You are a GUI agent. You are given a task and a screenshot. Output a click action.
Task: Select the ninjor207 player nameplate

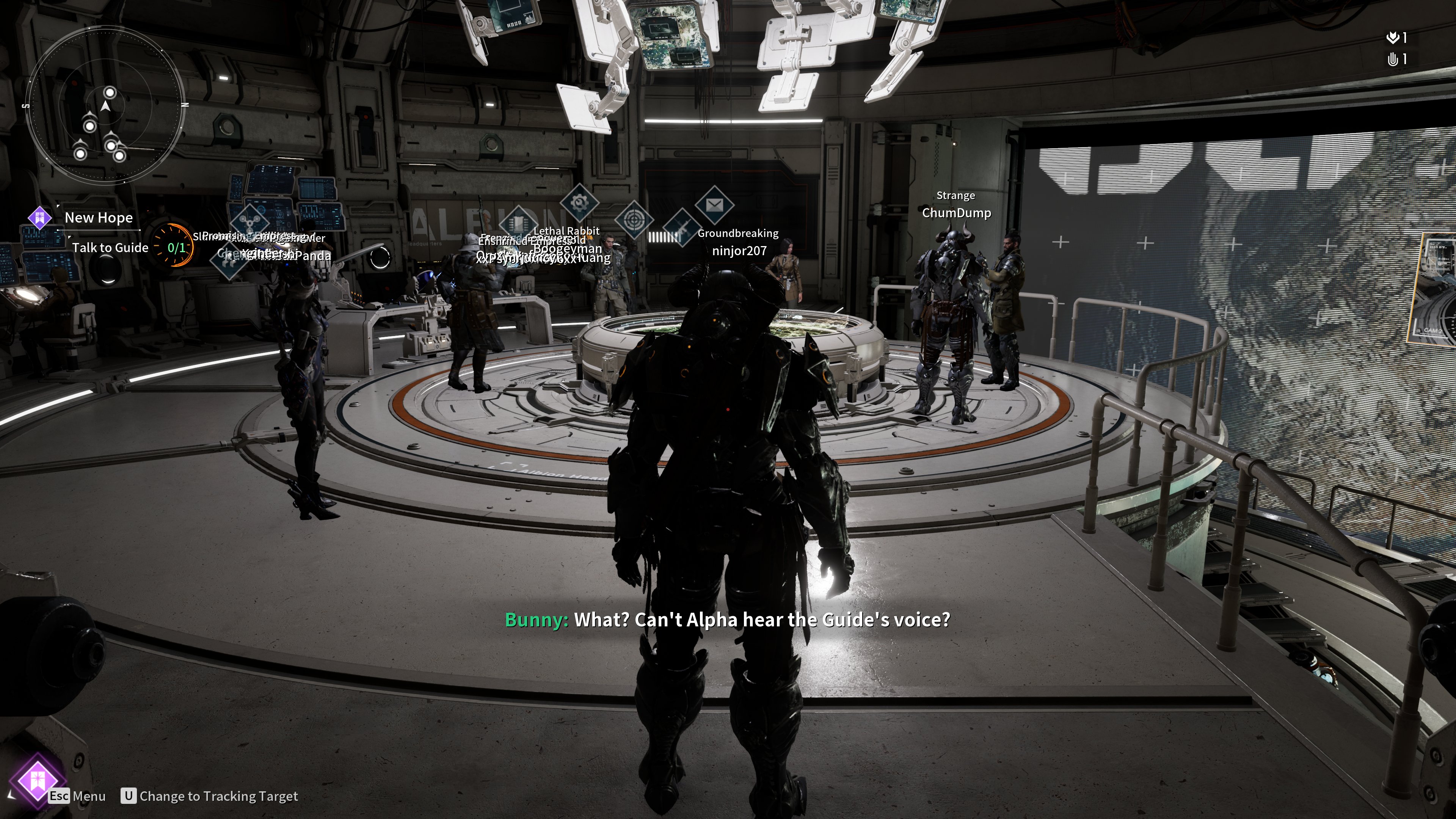[739, 251]
